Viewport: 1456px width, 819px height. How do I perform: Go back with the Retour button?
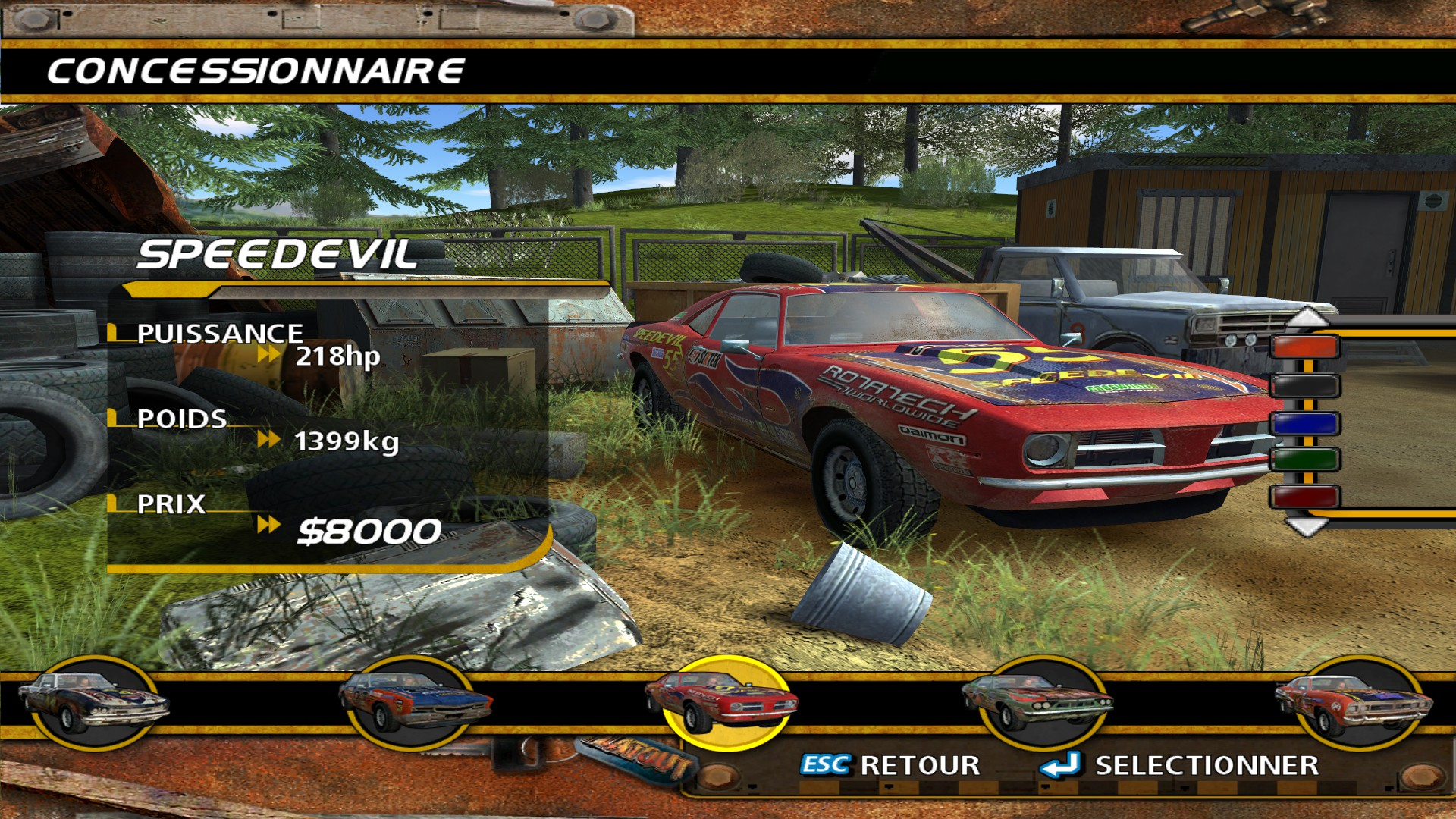(891, 766)
